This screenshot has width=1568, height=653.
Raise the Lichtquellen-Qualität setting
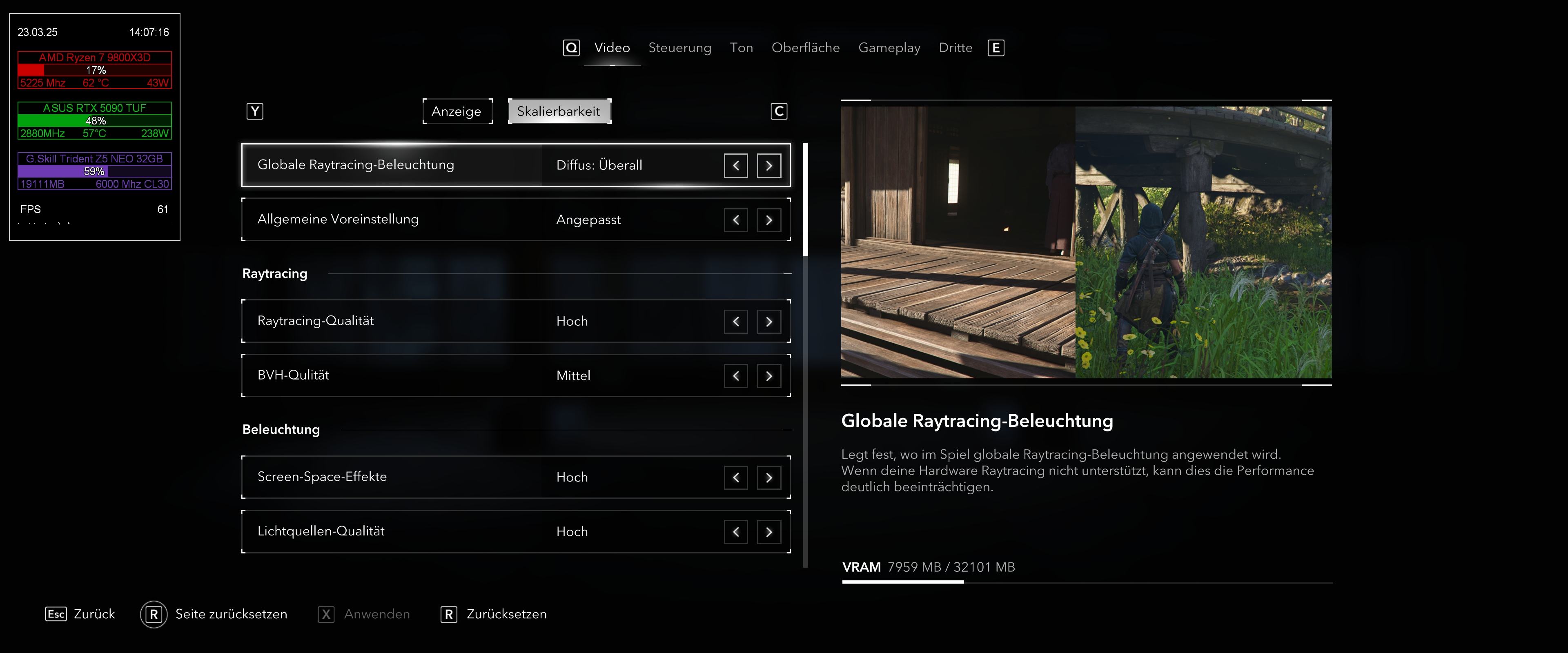pyautogui.click(x=769, y=532)
